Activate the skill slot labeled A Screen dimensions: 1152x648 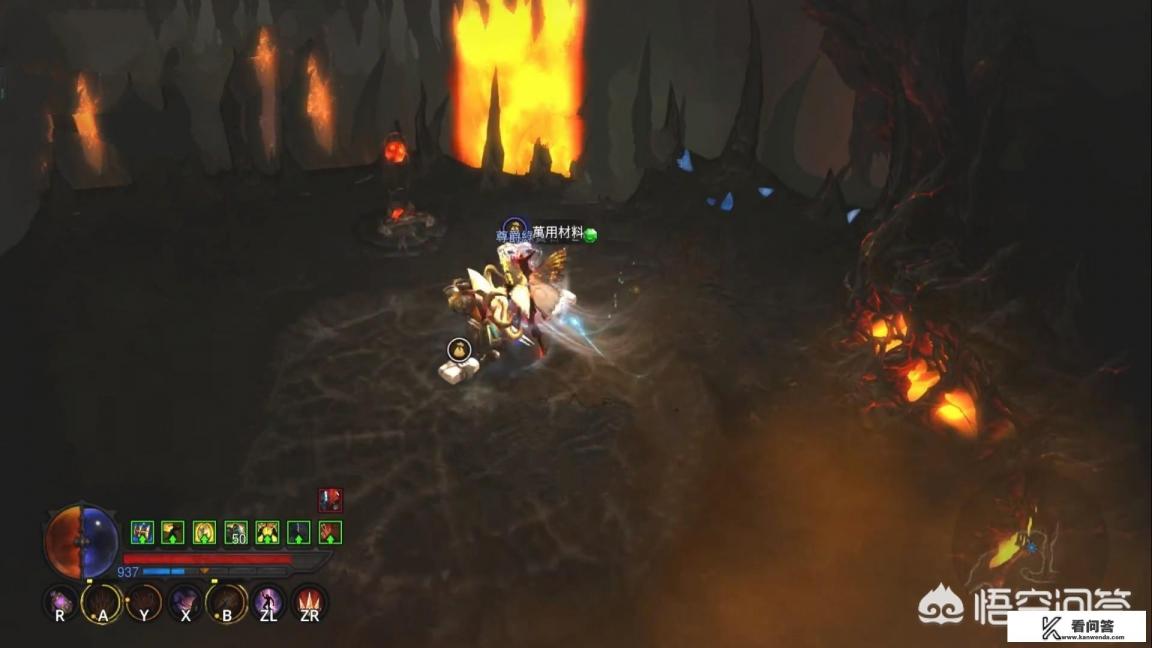pos(102,603)
